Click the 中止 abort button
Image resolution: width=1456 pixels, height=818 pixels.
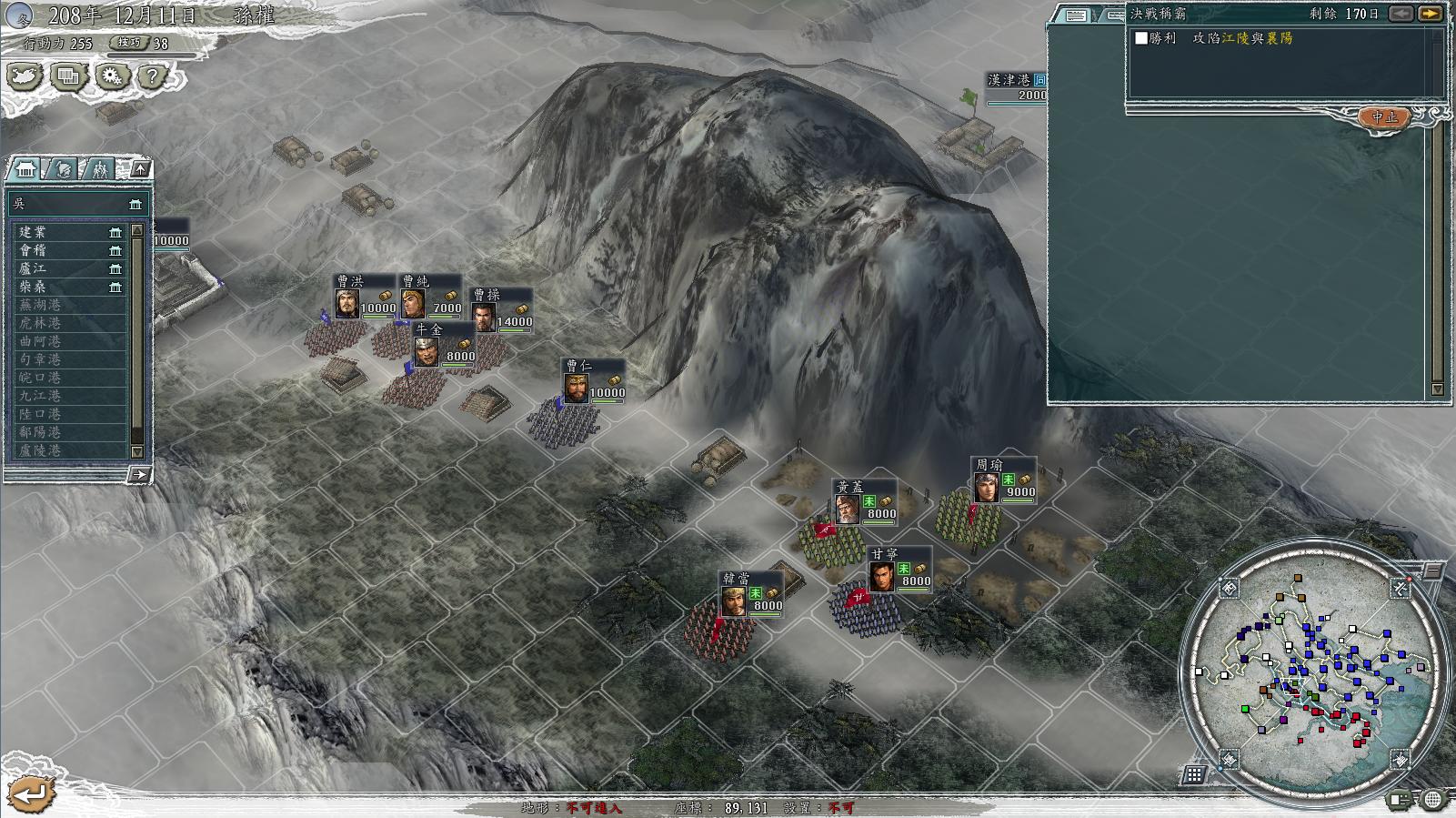coord(1384,117)
